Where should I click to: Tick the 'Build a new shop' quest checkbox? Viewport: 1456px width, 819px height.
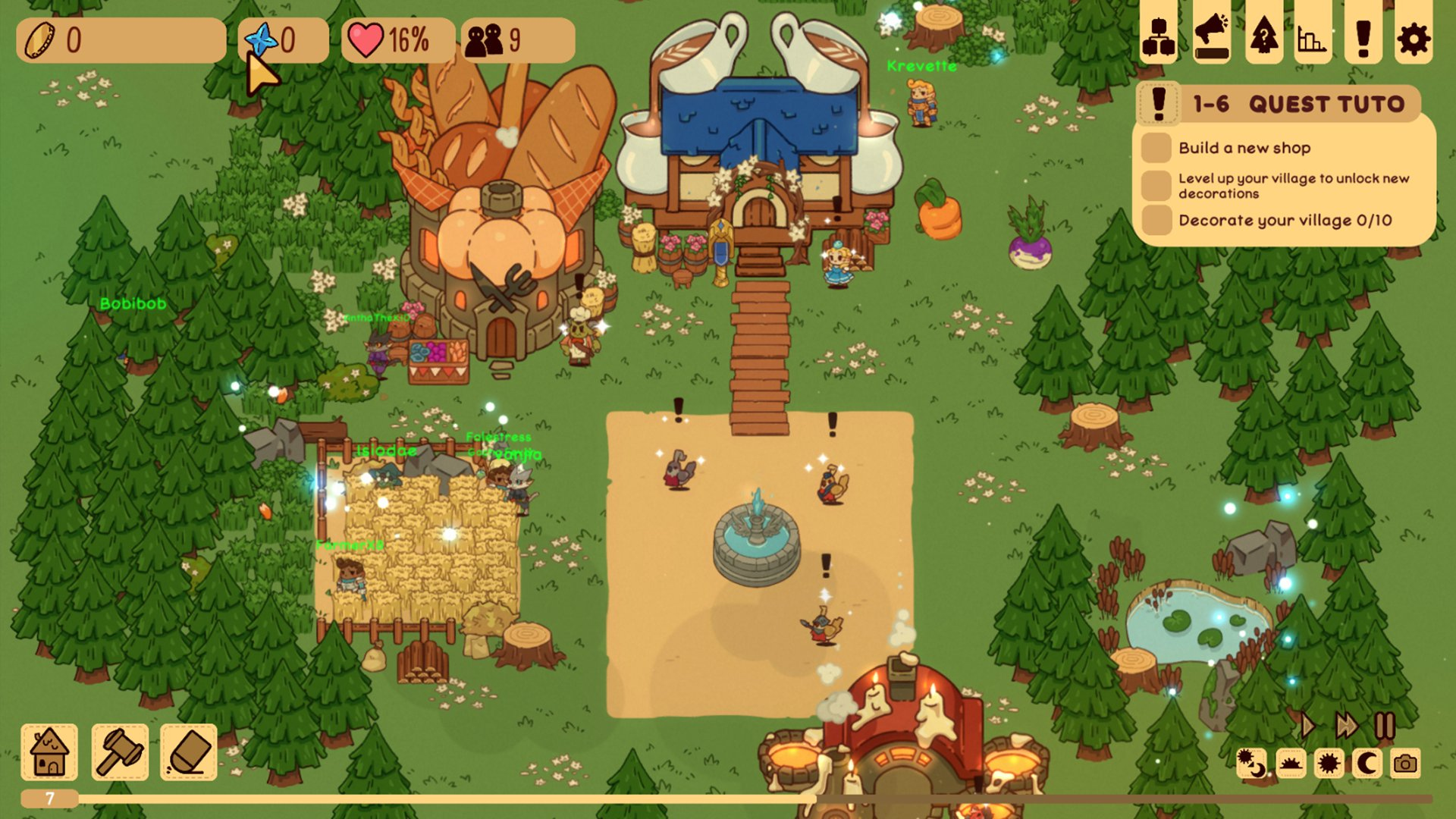pos(1156,148)
